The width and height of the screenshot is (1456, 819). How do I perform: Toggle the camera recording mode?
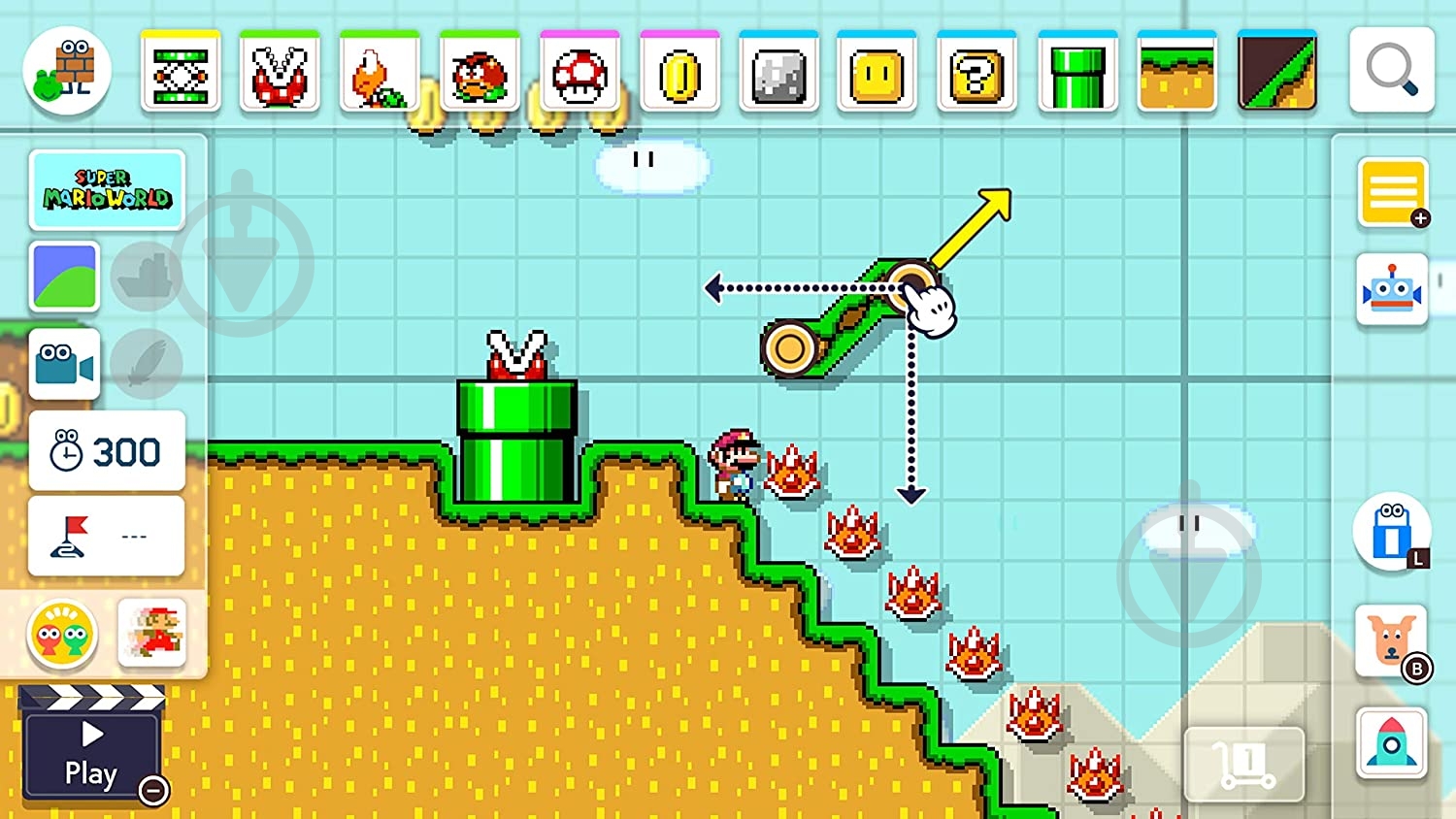pyautogui.click(x=64, y=366)
